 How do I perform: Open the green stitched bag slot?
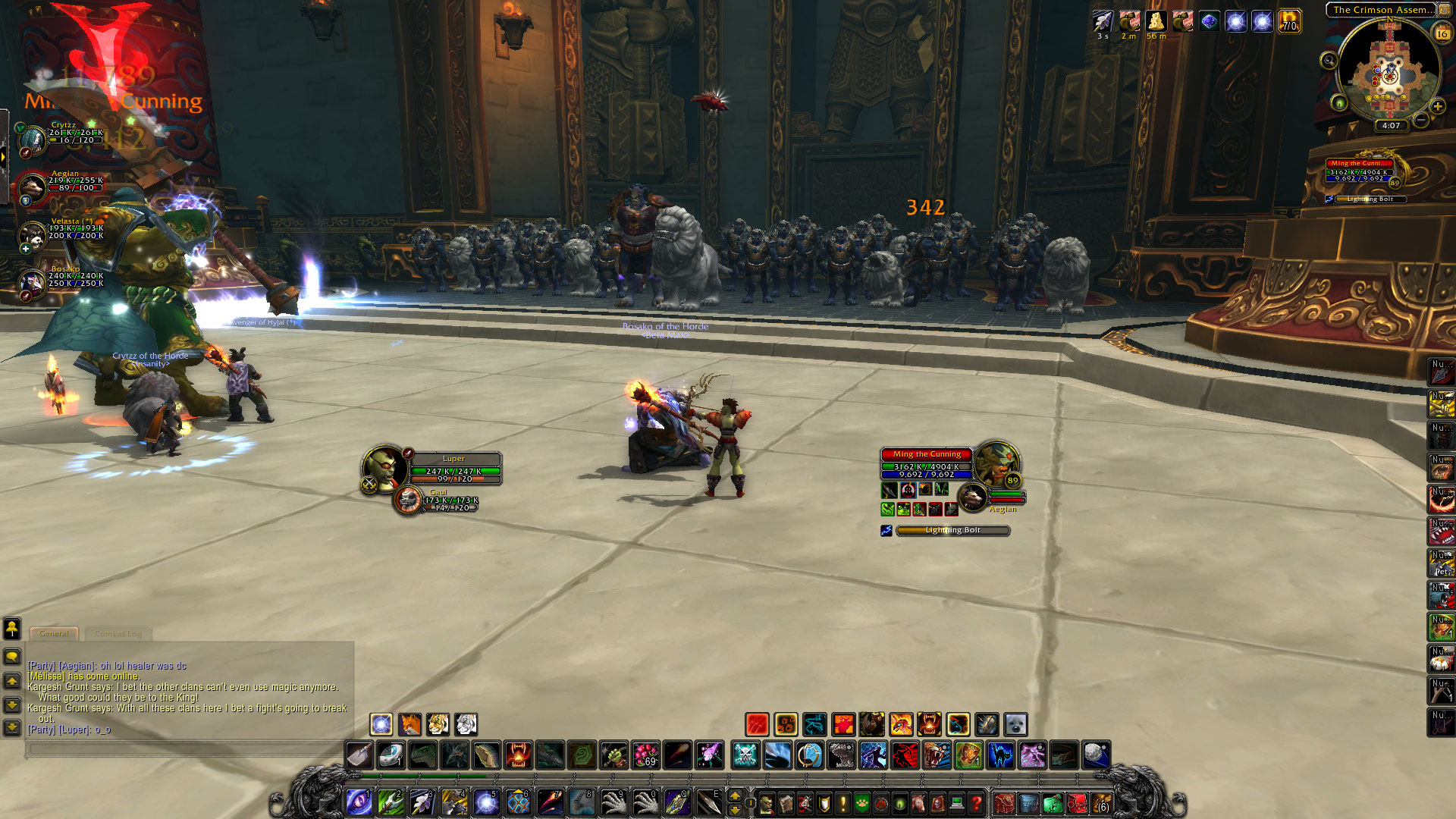tap(1053, 803)
